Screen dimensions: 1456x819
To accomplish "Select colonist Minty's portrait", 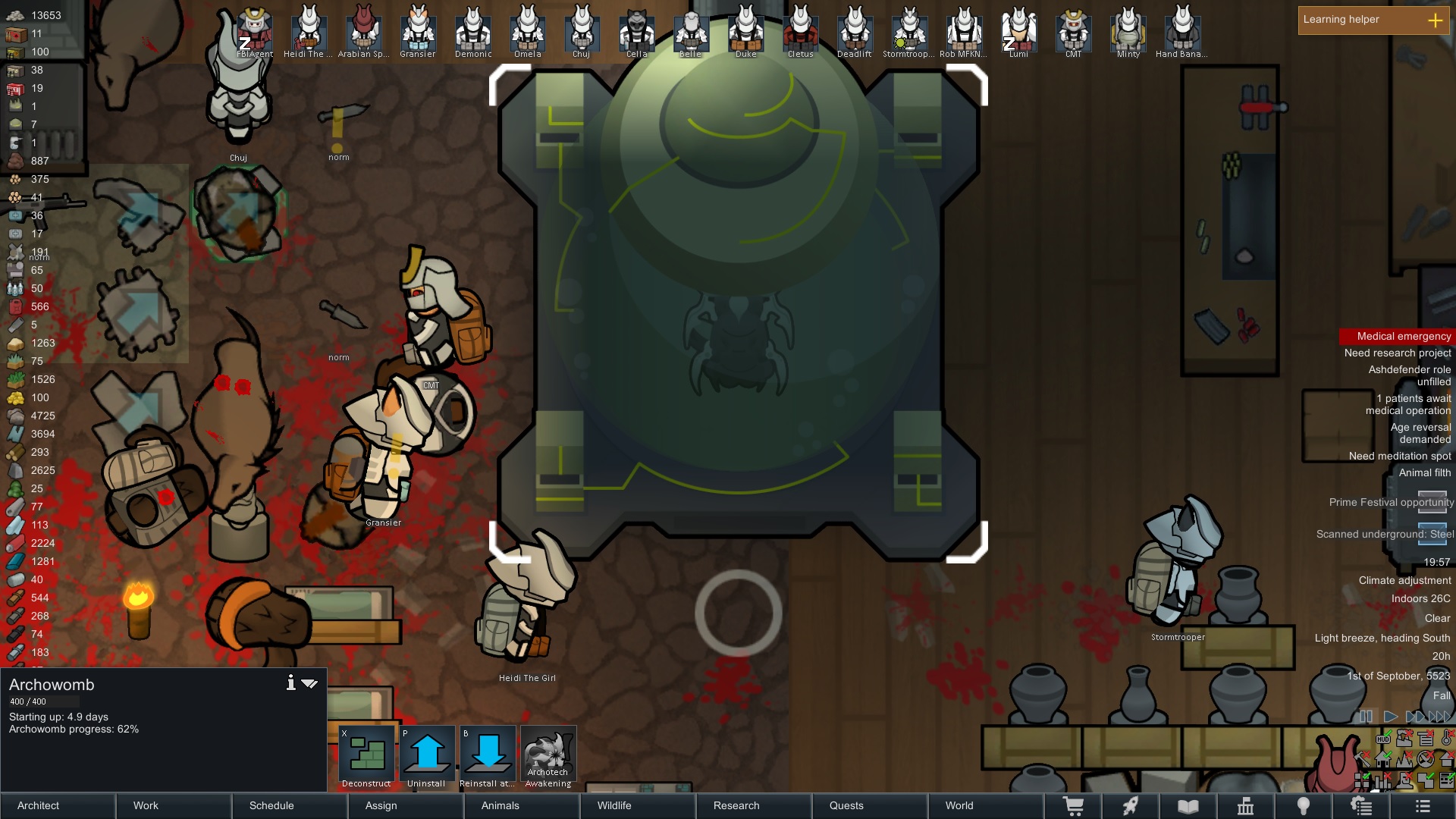I will click(x=1128, y=30).
